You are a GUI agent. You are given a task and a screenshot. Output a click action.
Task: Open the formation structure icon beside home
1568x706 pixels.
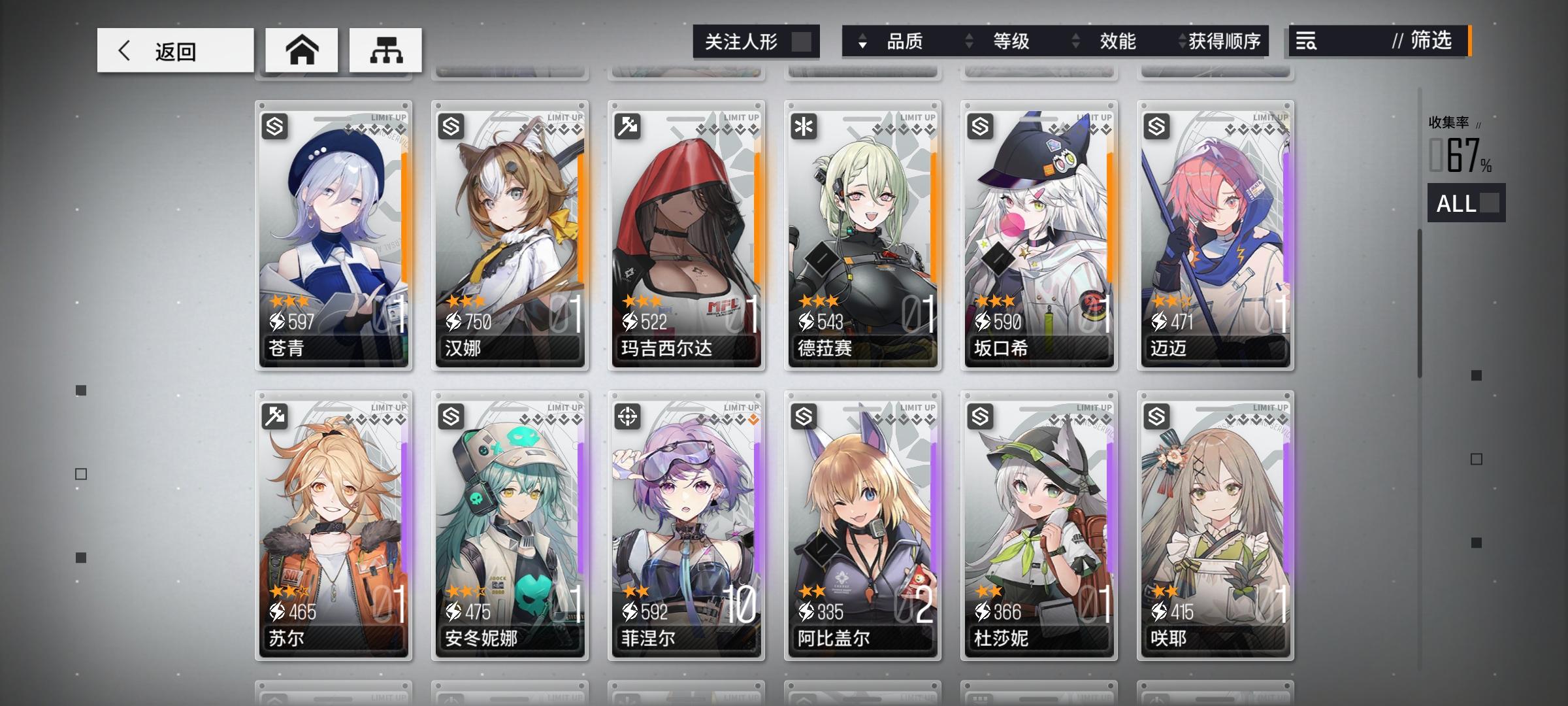[x=384, y=50]
